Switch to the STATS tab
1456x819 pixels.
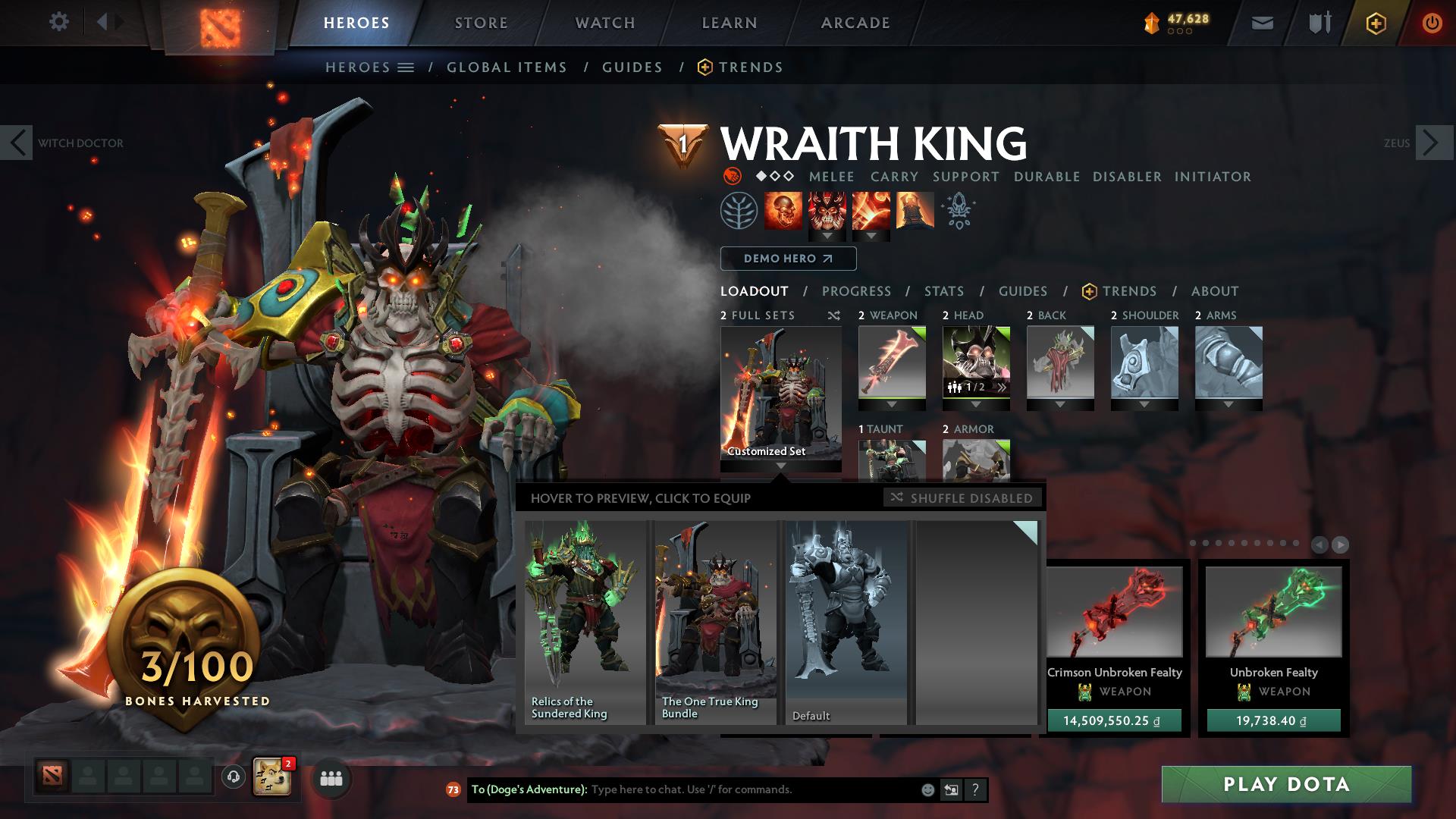point(943,291)
